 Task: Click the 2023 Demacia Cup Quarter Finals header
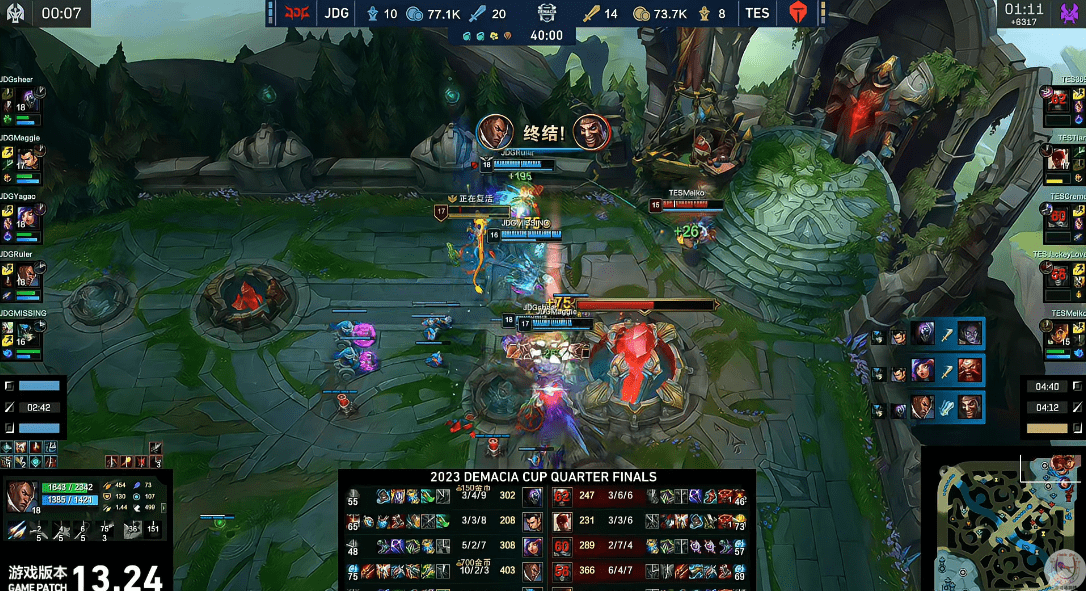(544, 477)
